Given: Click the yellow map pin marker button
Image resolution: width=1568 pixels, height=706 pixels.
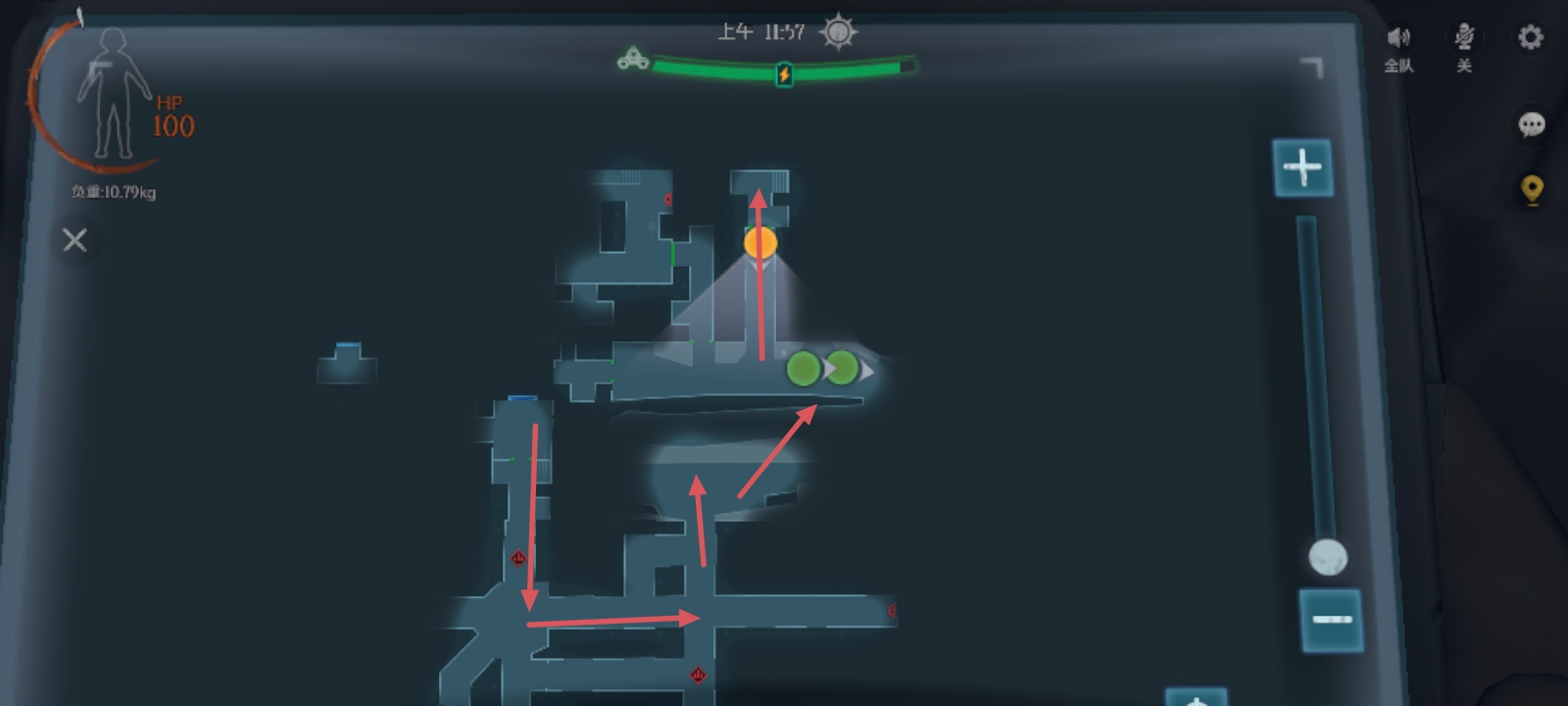Looking at the screenshot, I should point(1532,188).
